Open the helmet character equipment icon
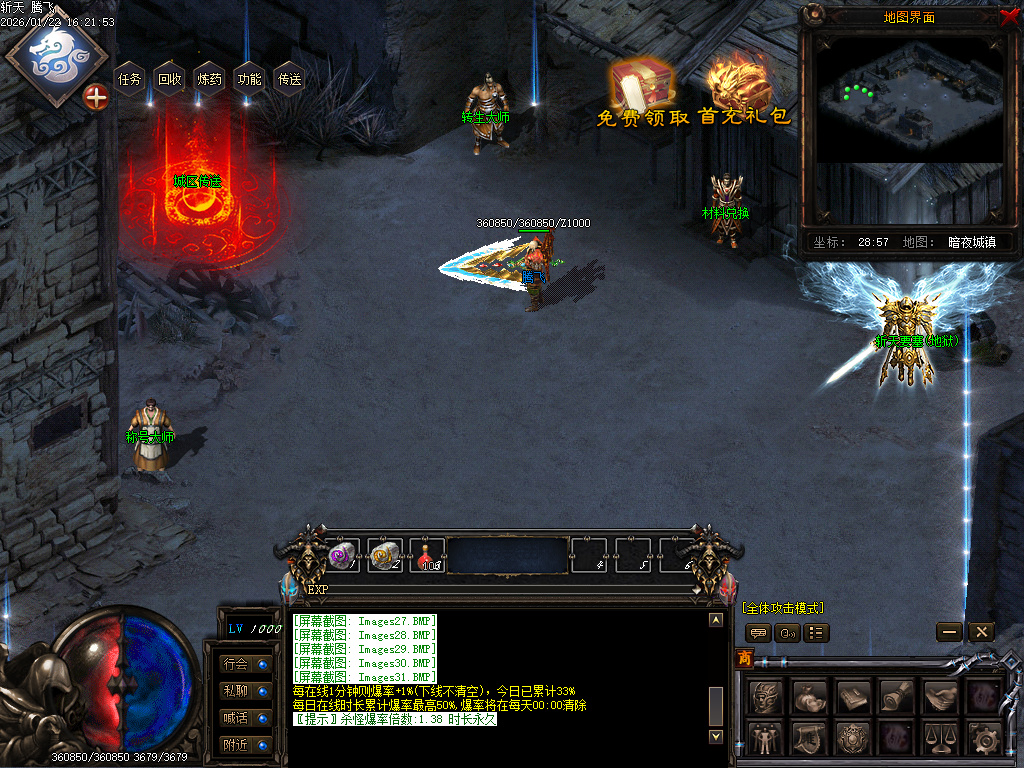The width and height of the screenshot is (1024, 768). point(765,695)
